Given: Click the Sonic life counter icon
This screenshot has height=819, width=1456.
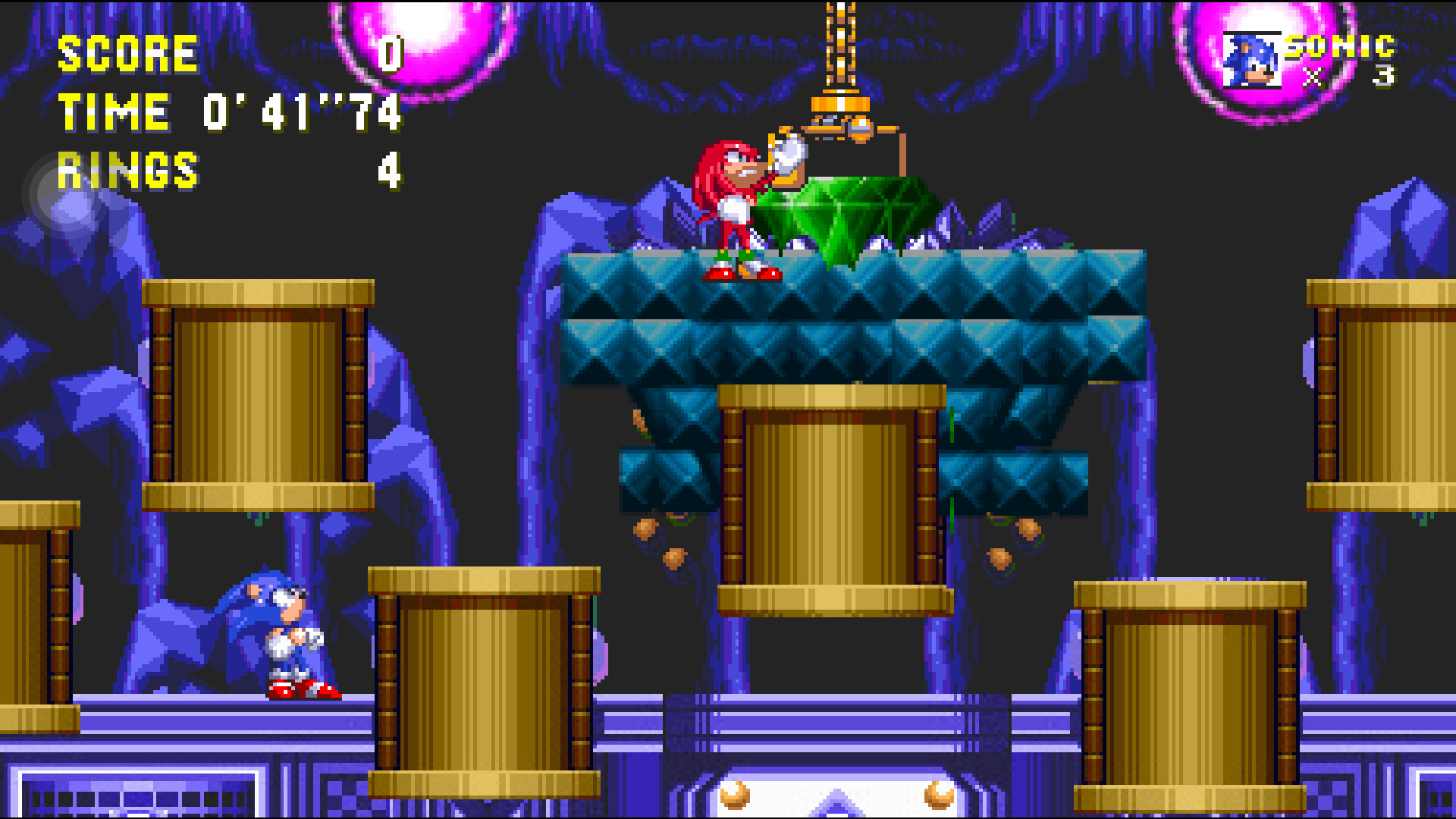Looking at the screenshot, I should [1252, 61].
